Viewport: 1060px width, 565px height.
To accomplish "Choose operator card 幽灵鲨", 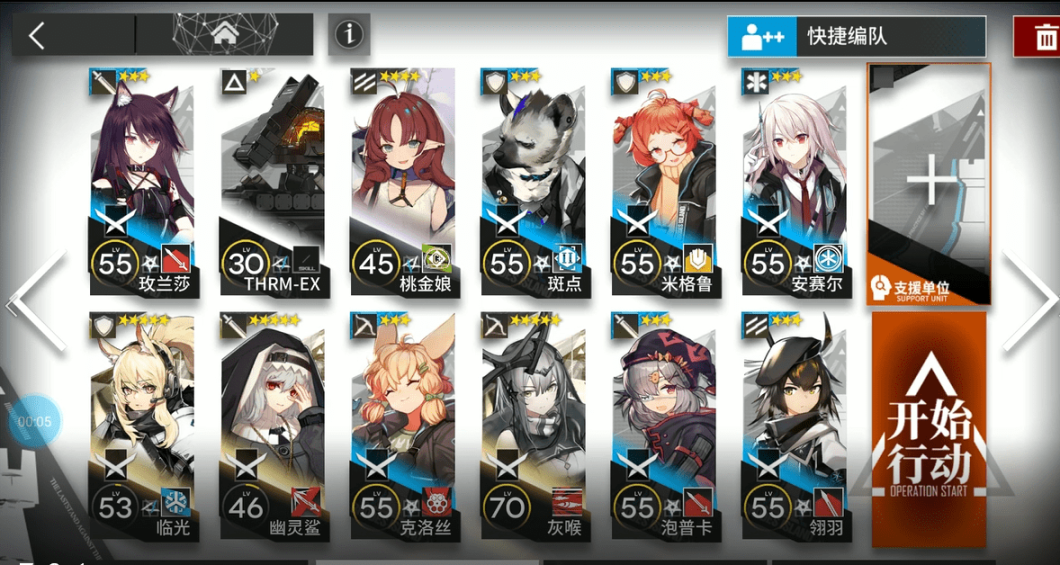I will 271,426.
